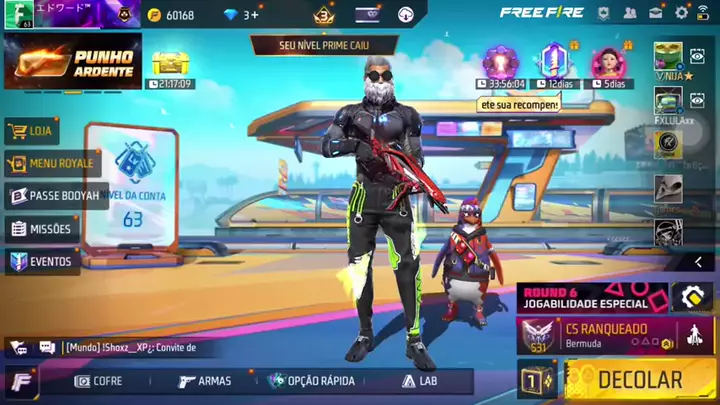Open the MISSÕES list
The height and width of the screenshot is (405, 720).
pyautogui.click(x=42, y=229)
